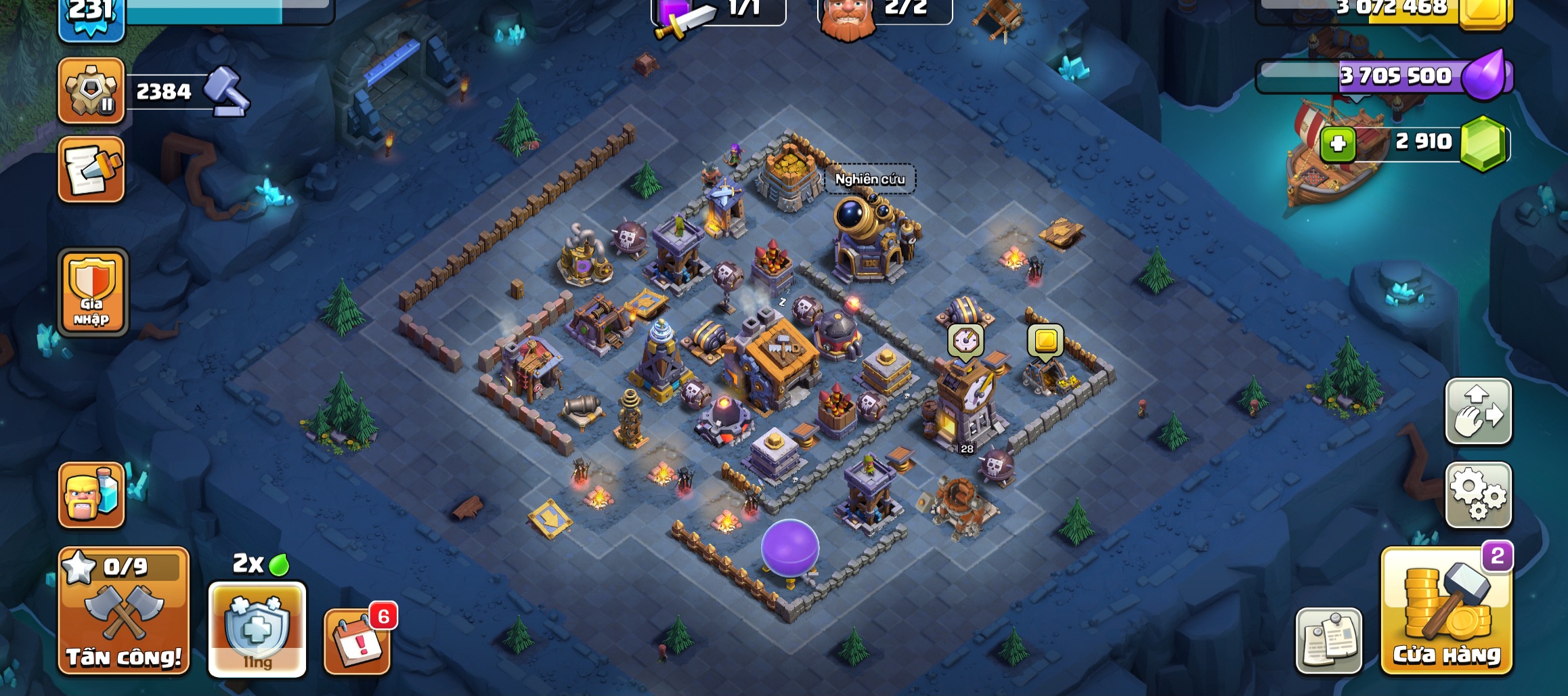Join a clan via Gia Nhập
1568x696 pixels.
click(x=93, y=292)
